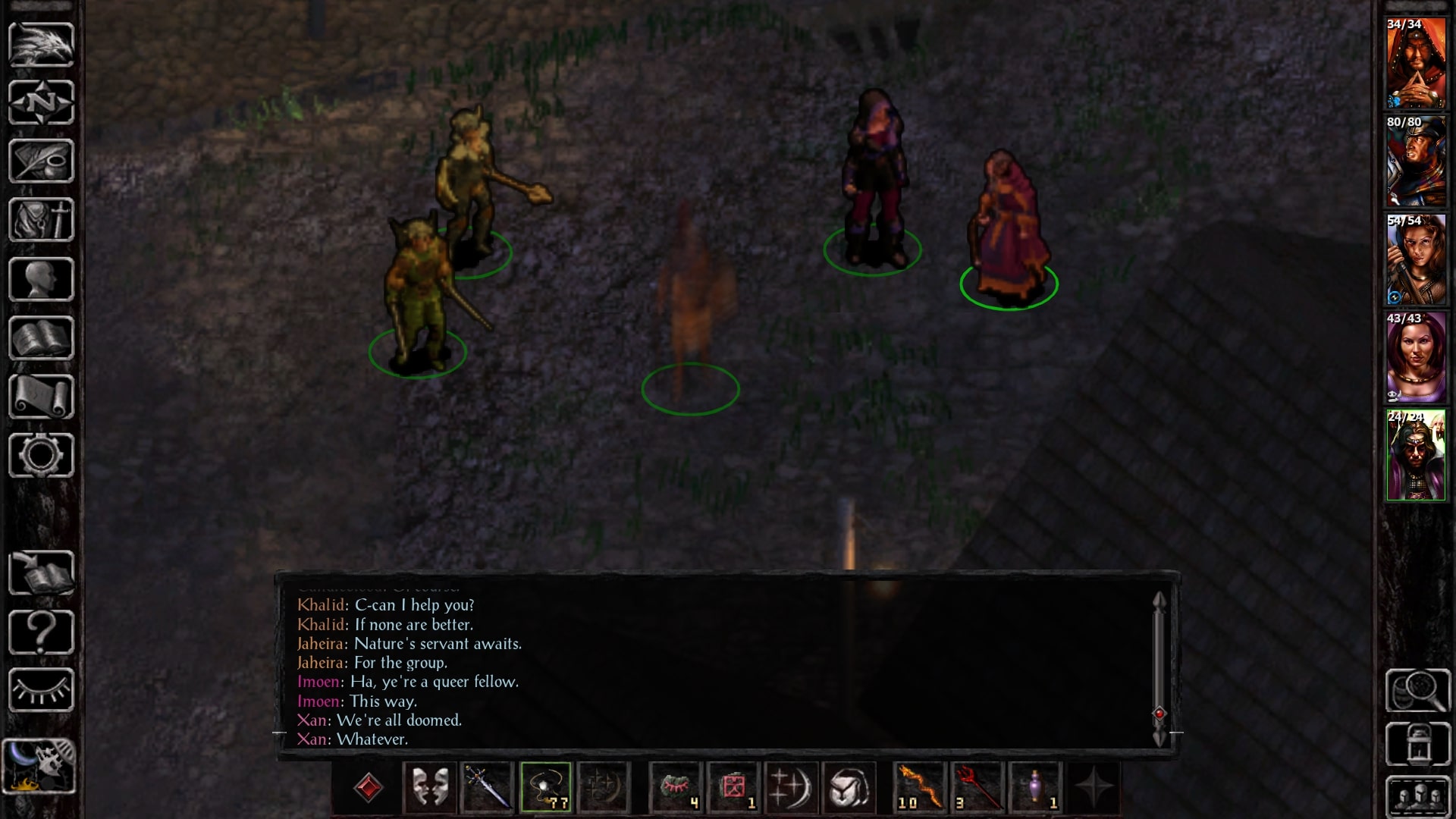Open the journal quill button
Screen dimensions: 1456x819
pos(41,161)
